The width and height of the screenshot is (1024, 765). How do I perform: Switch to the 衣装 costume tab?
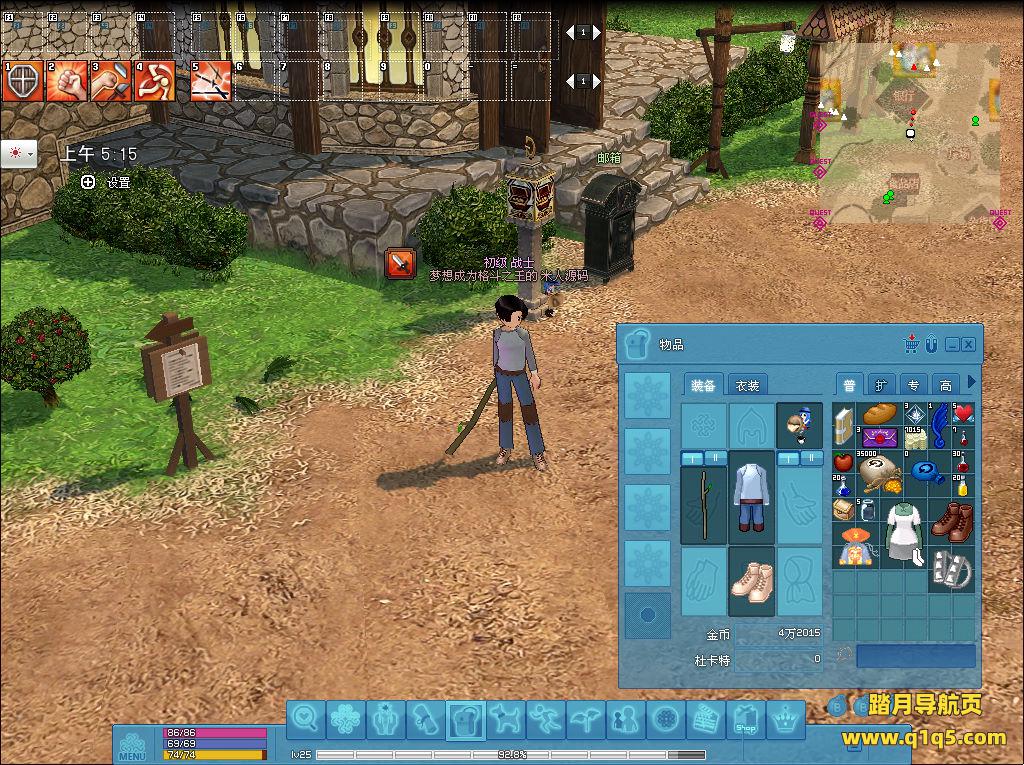coord(747,386)
